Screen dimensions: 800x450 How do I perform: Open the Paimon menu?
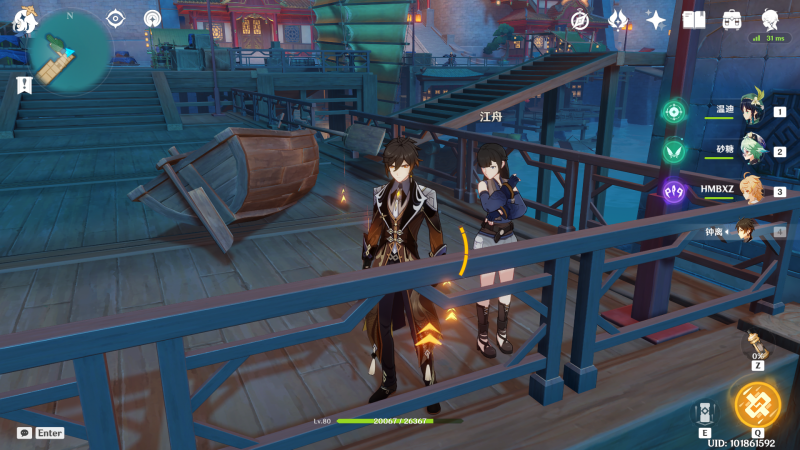coord(23,18)
